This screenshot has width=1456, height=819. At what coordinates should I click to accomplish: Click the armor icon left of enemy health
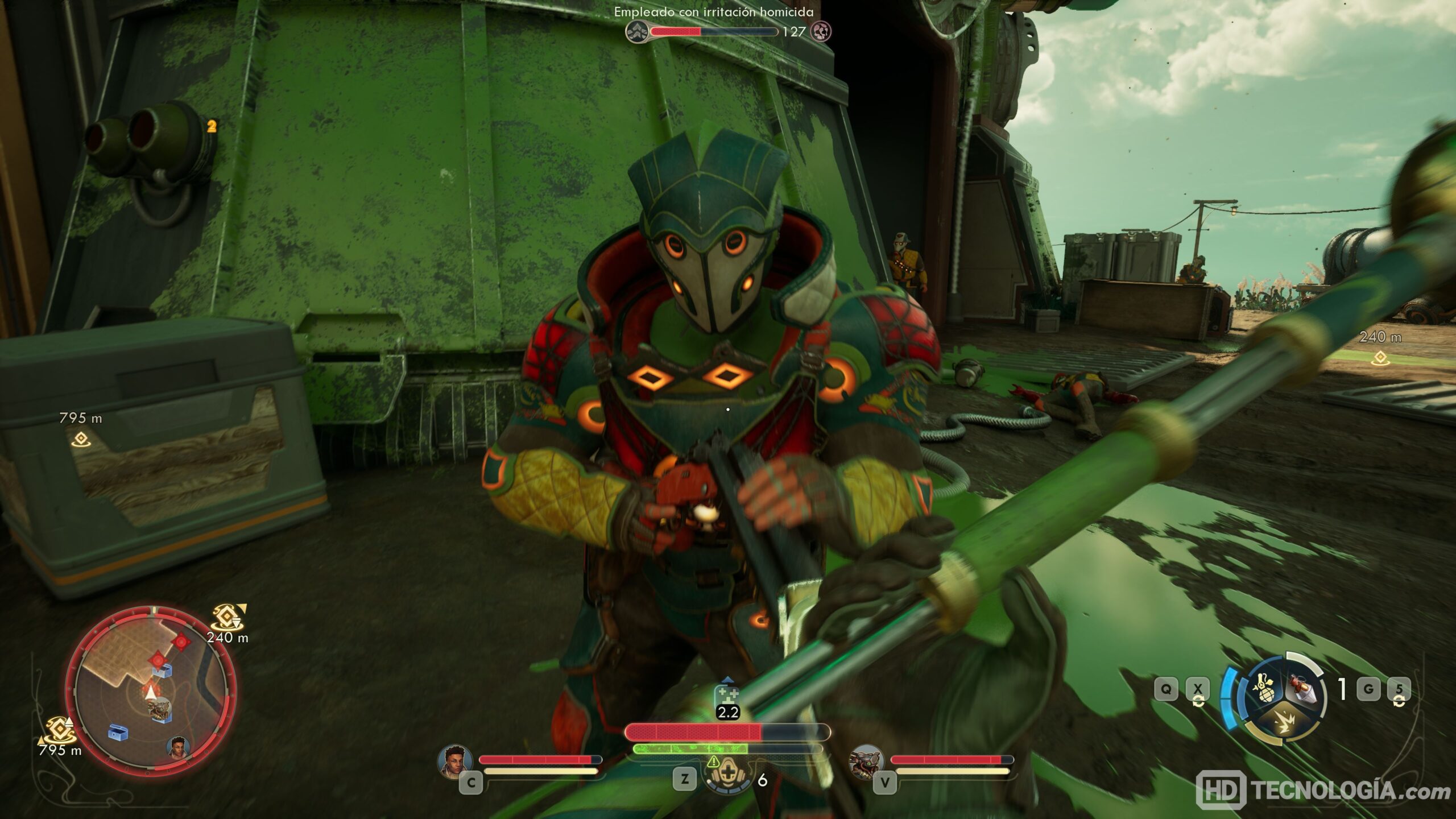[x=638, y=32]
